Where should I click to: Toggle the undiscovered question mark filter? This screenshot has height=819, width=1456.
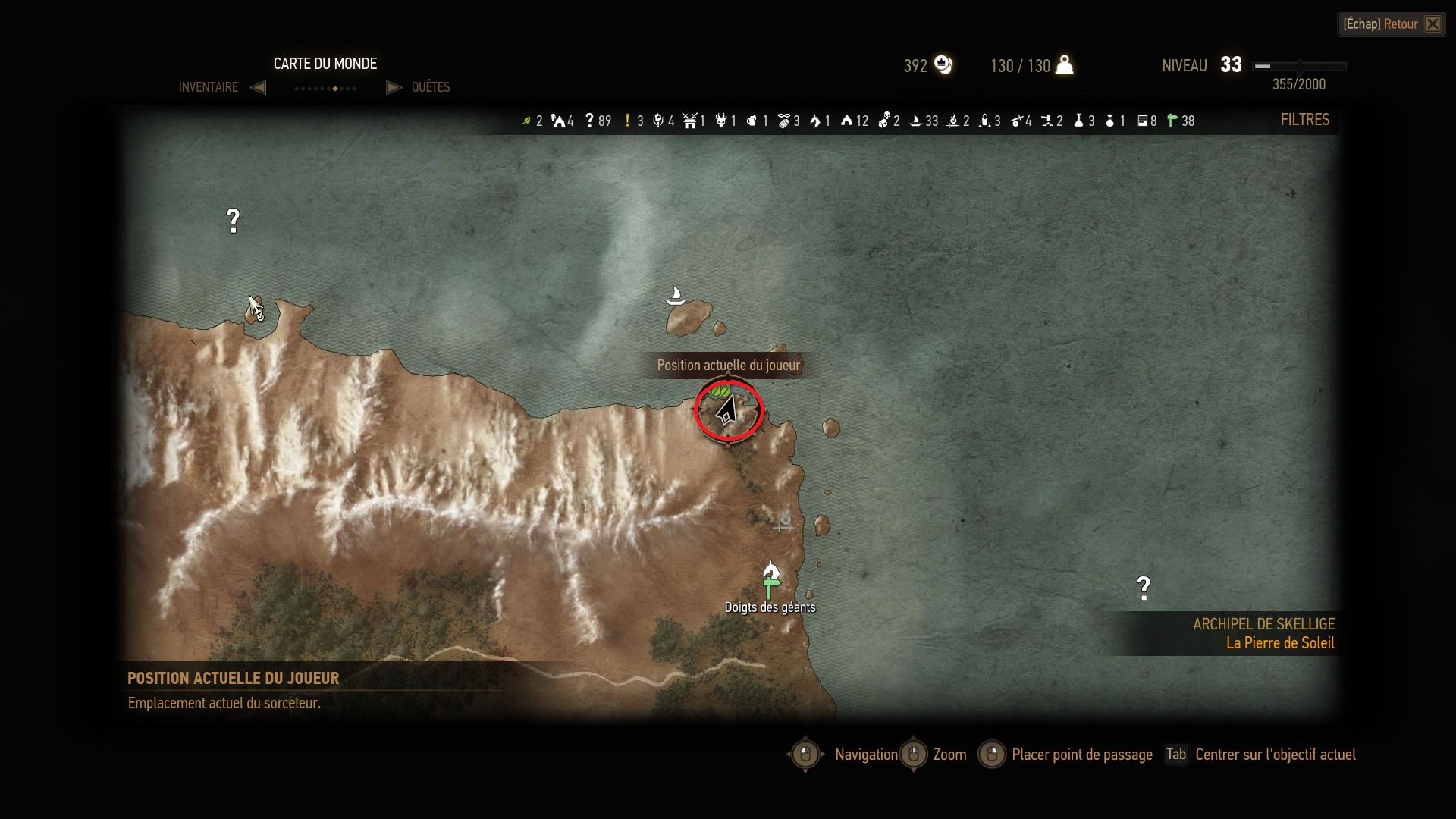[x=589, y=121]
